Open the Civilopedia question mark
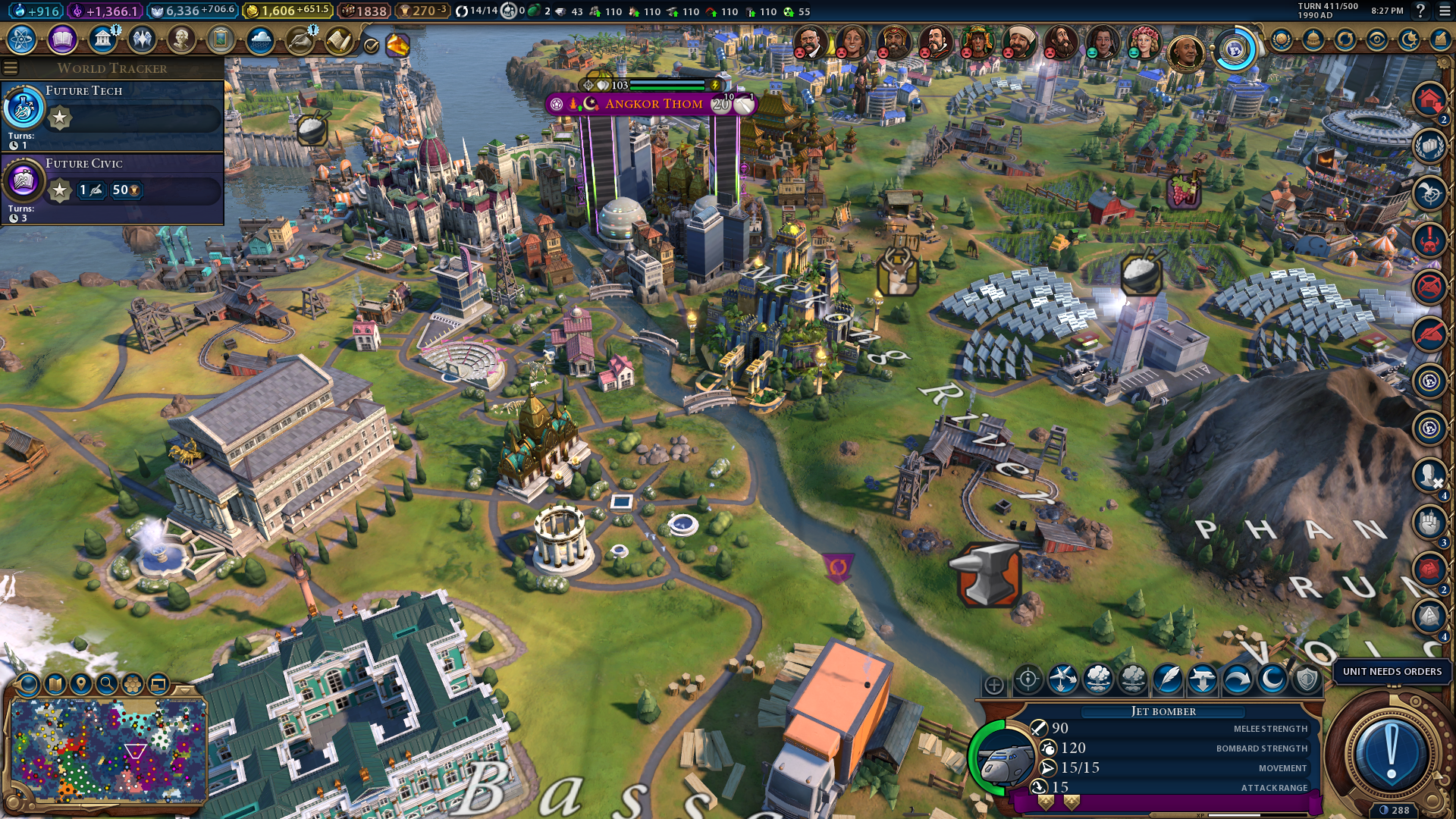This screenshot has width=1456, height=819. click(x=1420, y=11)
